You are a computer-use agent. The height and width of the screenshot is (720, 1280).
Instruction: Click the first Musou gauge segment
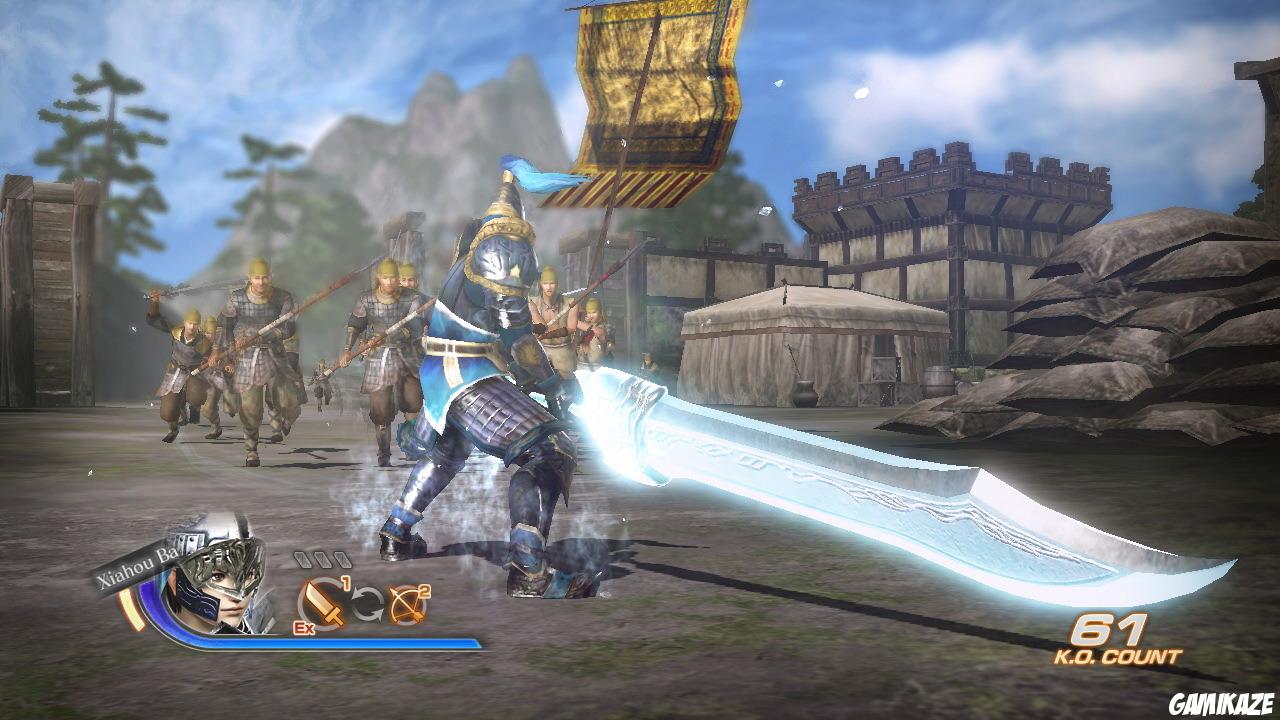tap(304, 559)
